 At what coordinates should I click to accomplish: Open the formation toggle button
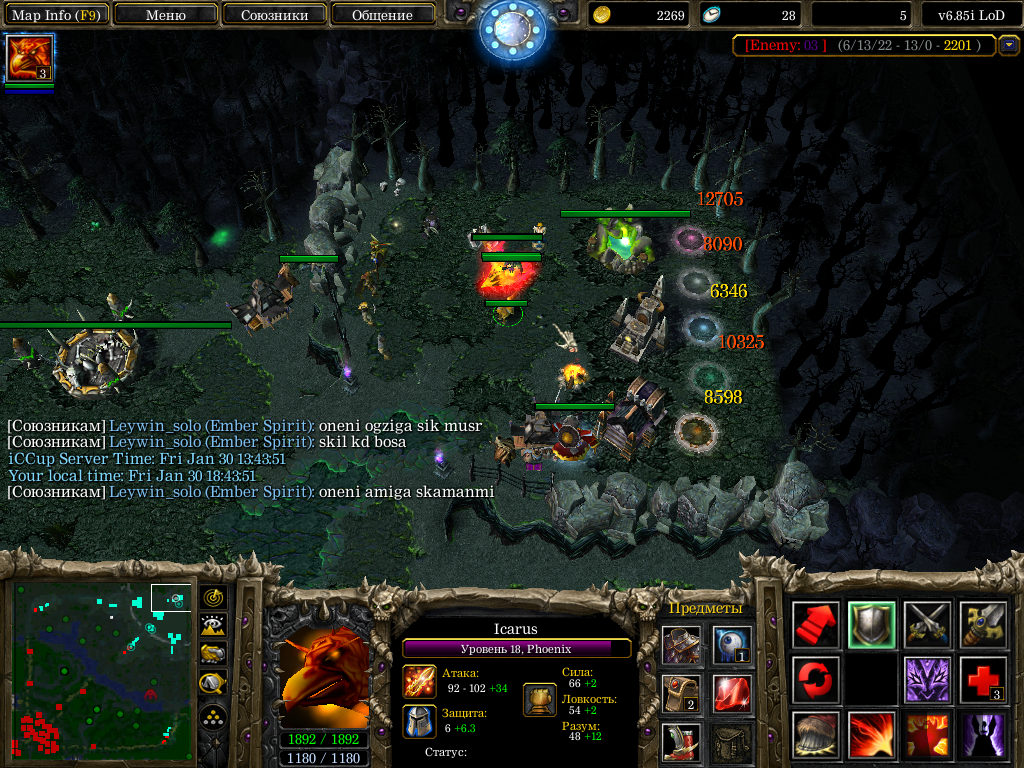pyautogui.click(x=214, y=716)
